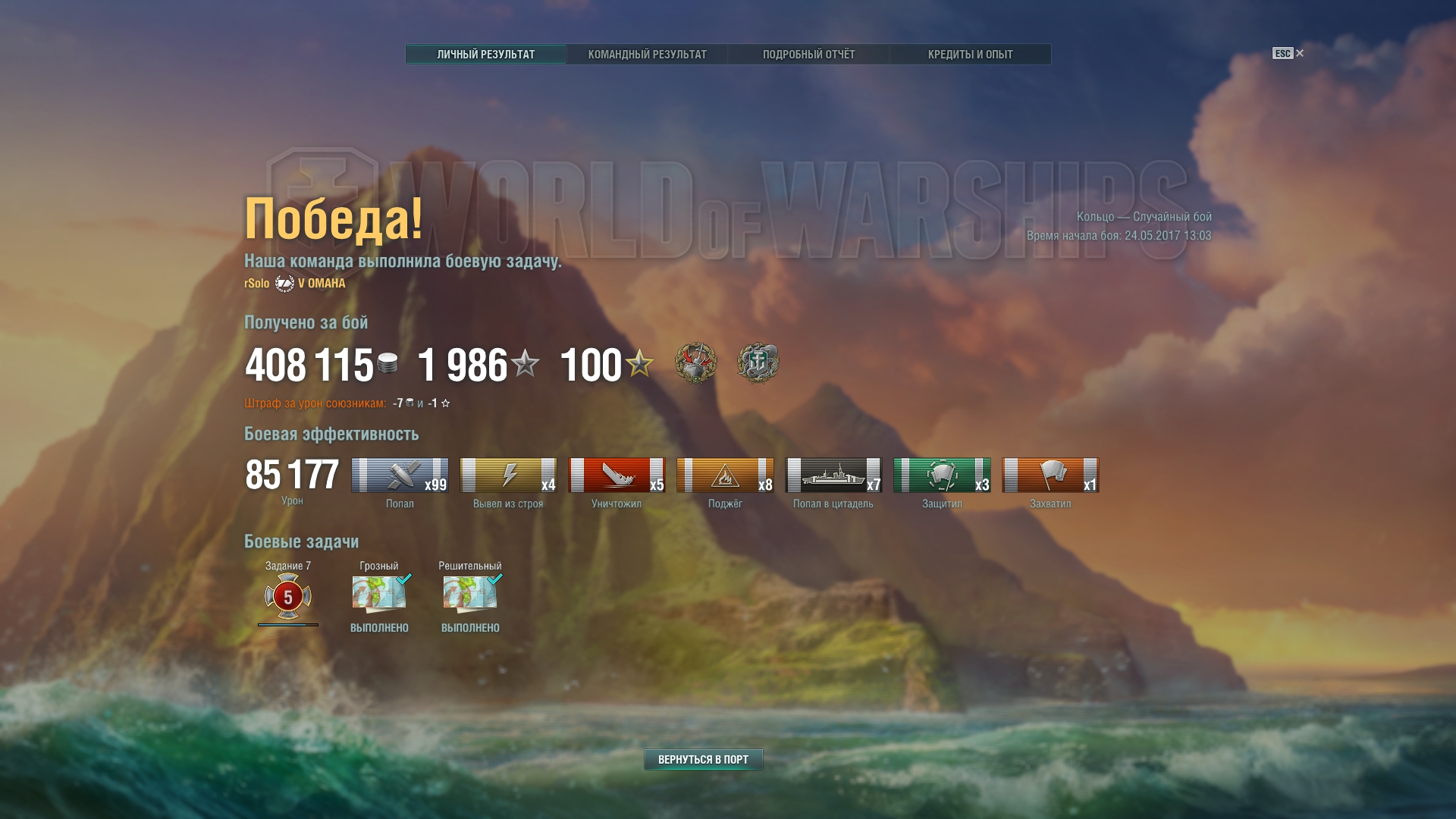Select the completed Грозный task
1456x819 pixels.
pos(379,595)
